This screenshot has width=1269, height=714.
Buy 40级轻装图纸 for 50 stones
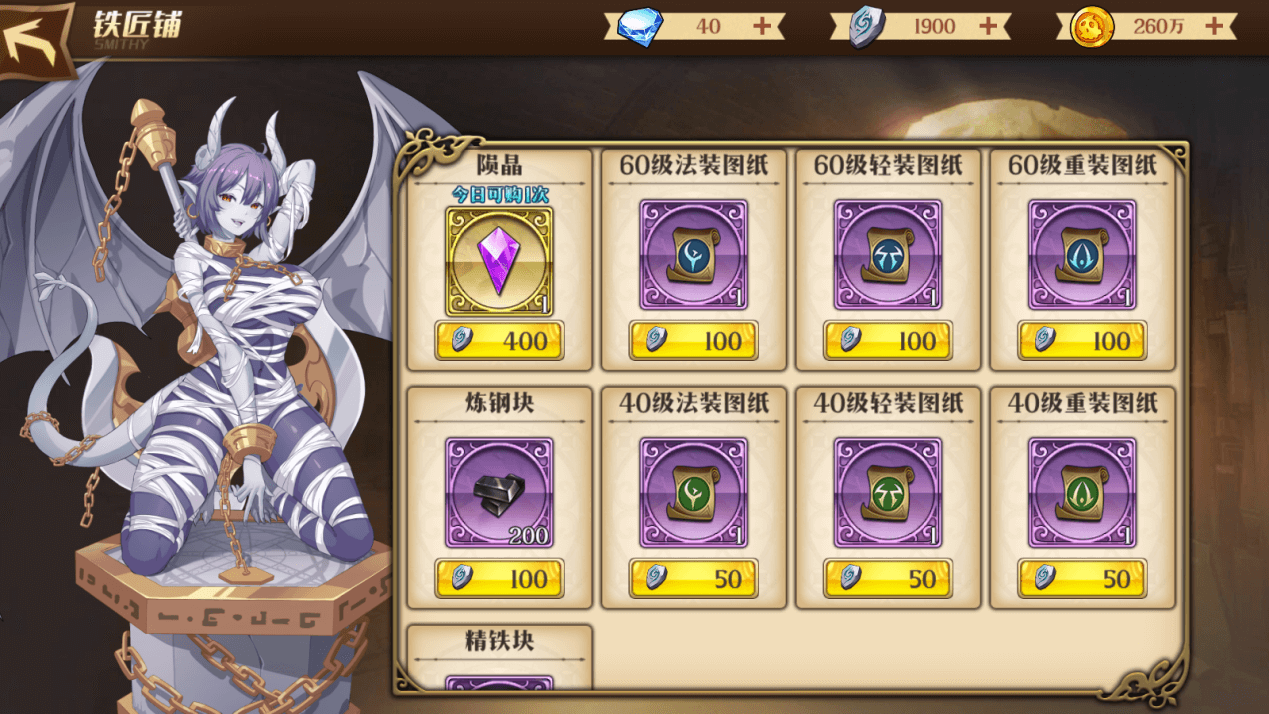pos(887,578)
